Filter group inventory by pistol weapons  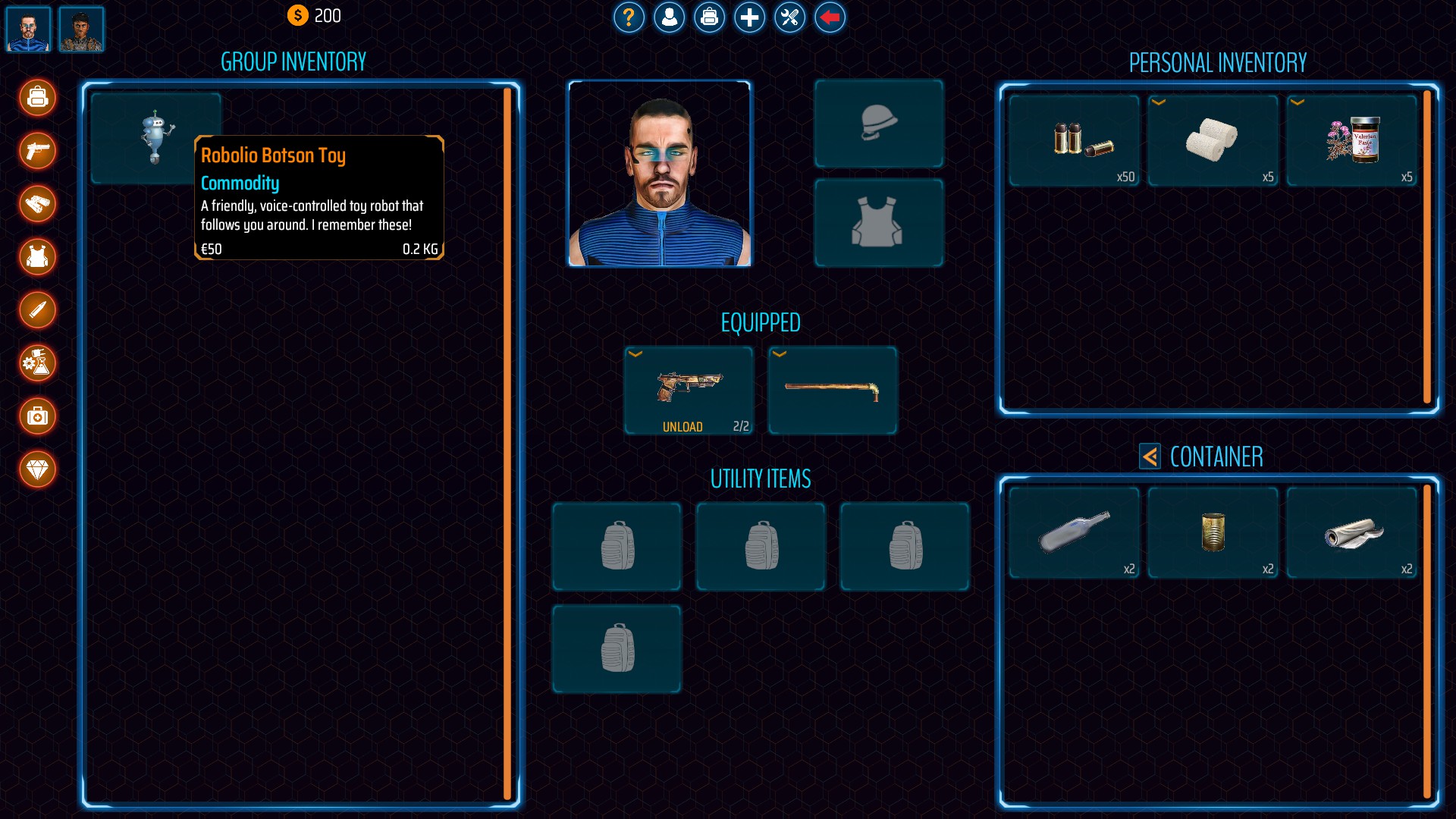coord(37,151)
